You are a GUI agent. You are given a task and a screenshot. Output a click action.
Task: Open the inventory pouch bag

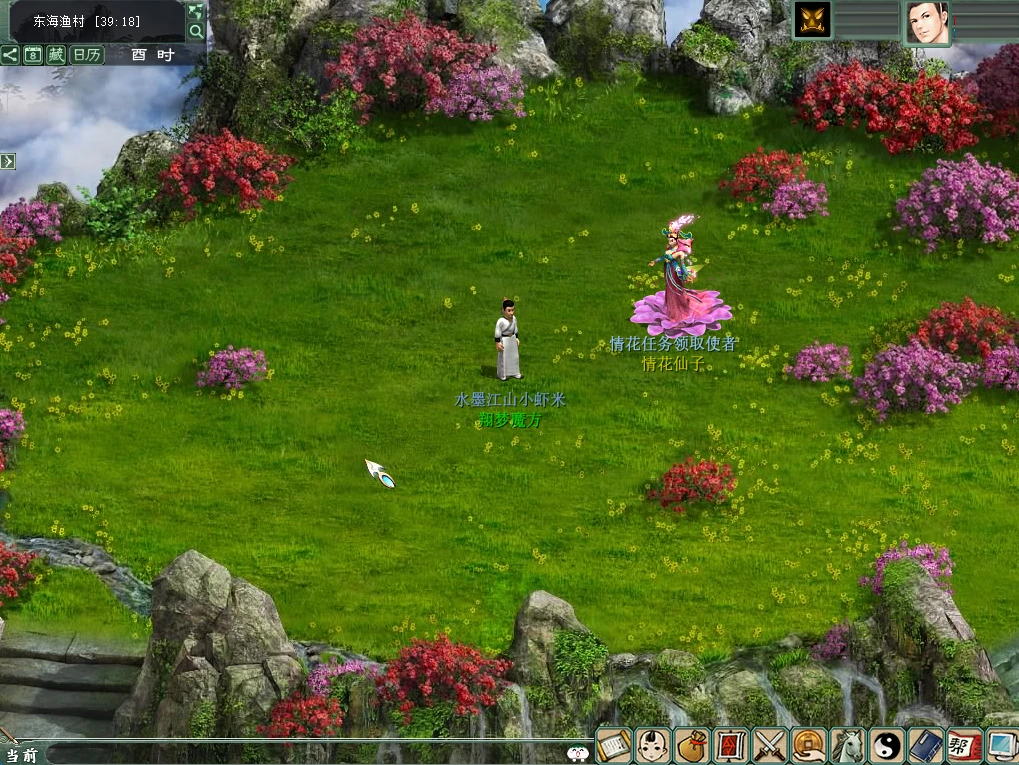click(691, 745)
